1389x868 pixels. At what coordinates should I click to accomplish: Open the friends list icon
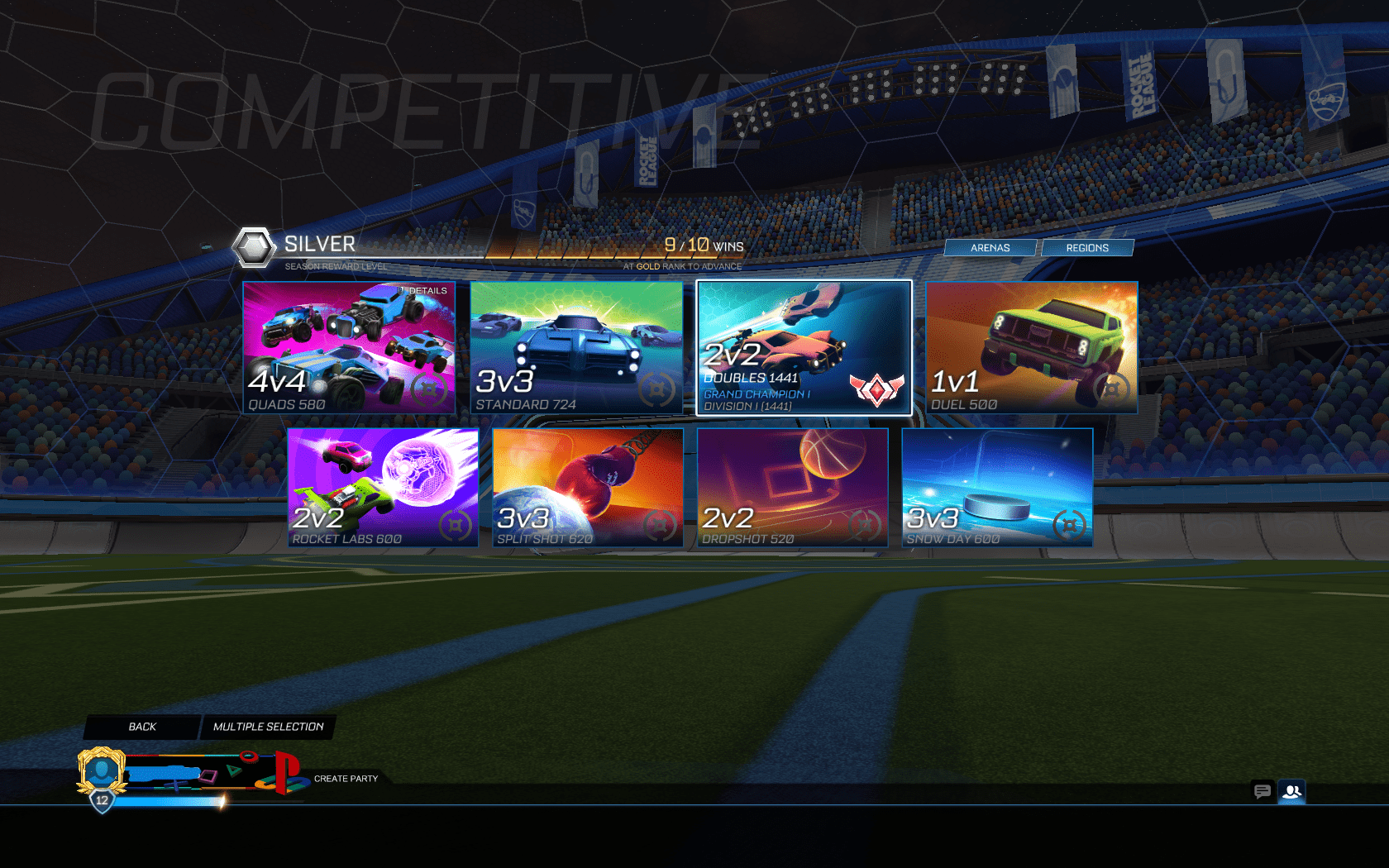[x=1291, y=792]
